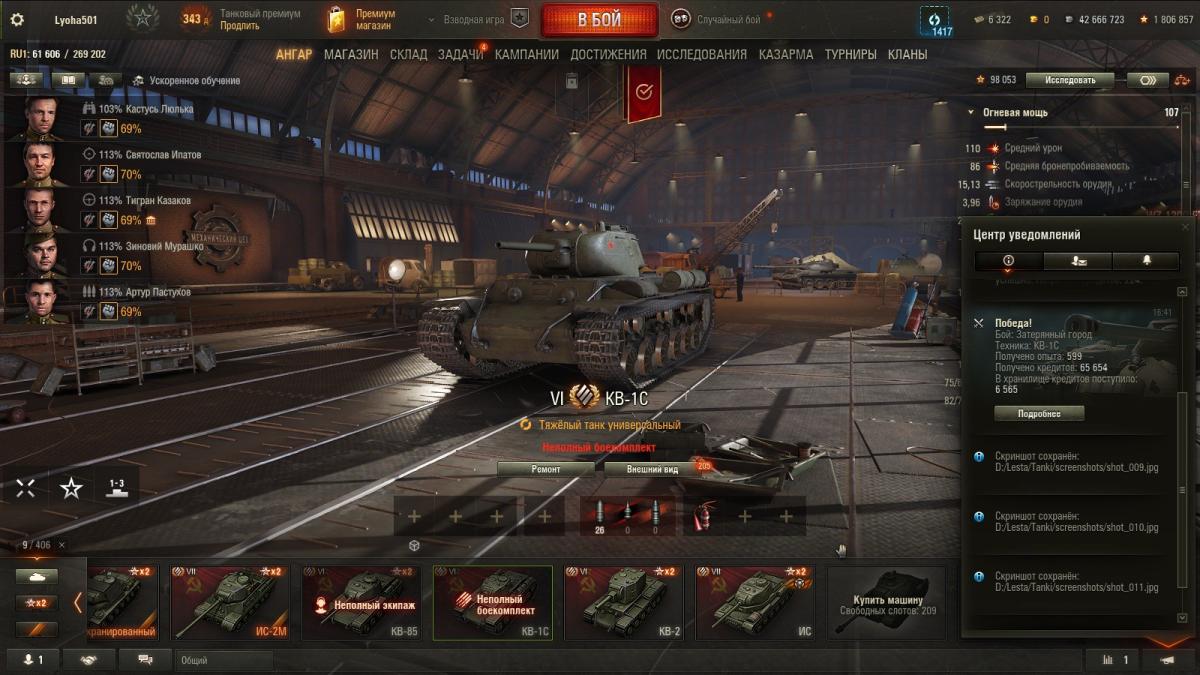Close the Центр уведомлений panel
Image resolution: width=1200 pixels, height=675 pixels.
1186,228
